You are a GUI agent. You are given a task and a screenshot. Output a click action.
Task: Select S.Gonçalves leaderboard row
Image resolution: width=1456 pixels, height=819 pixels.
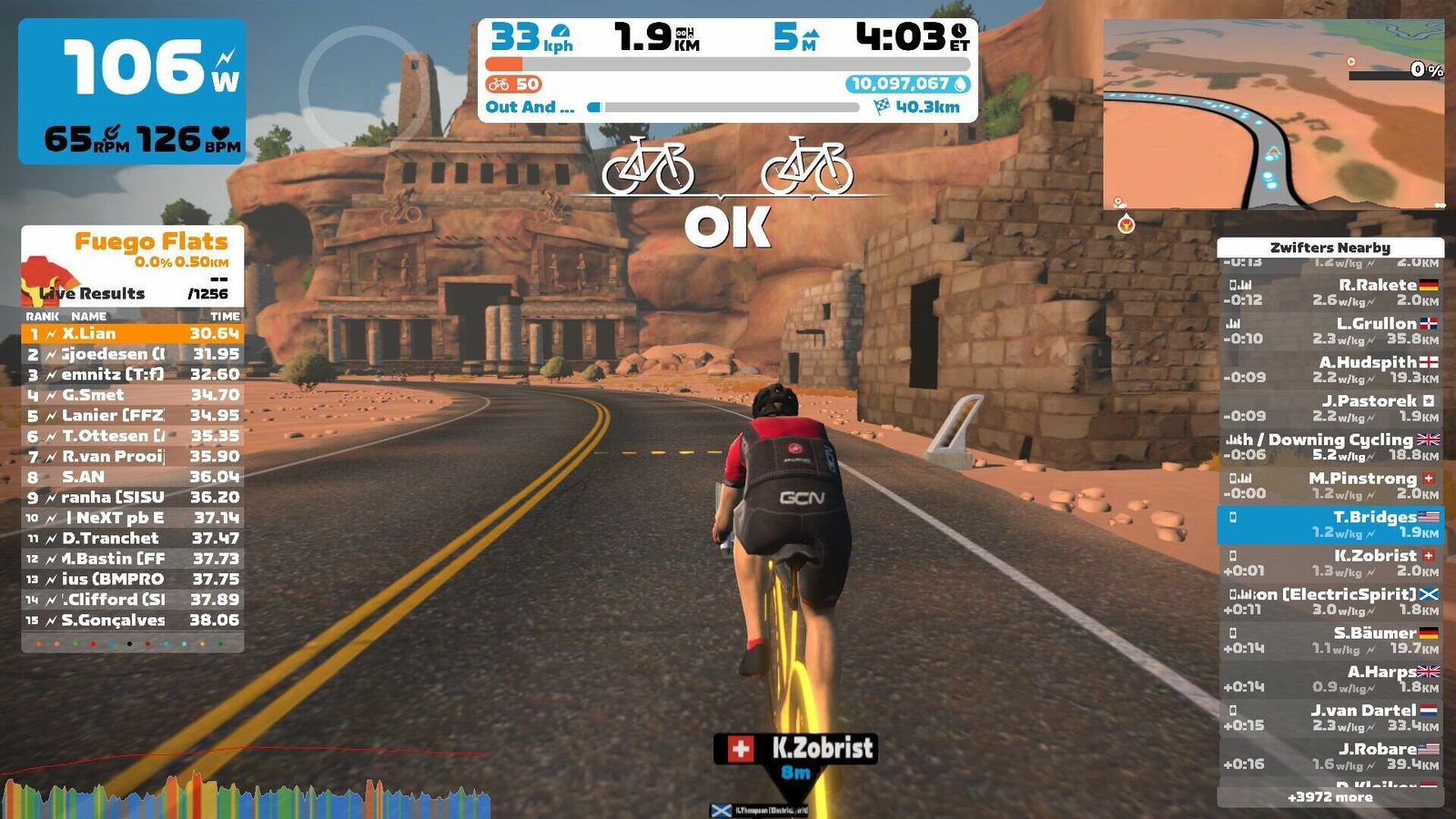point(133,620)
